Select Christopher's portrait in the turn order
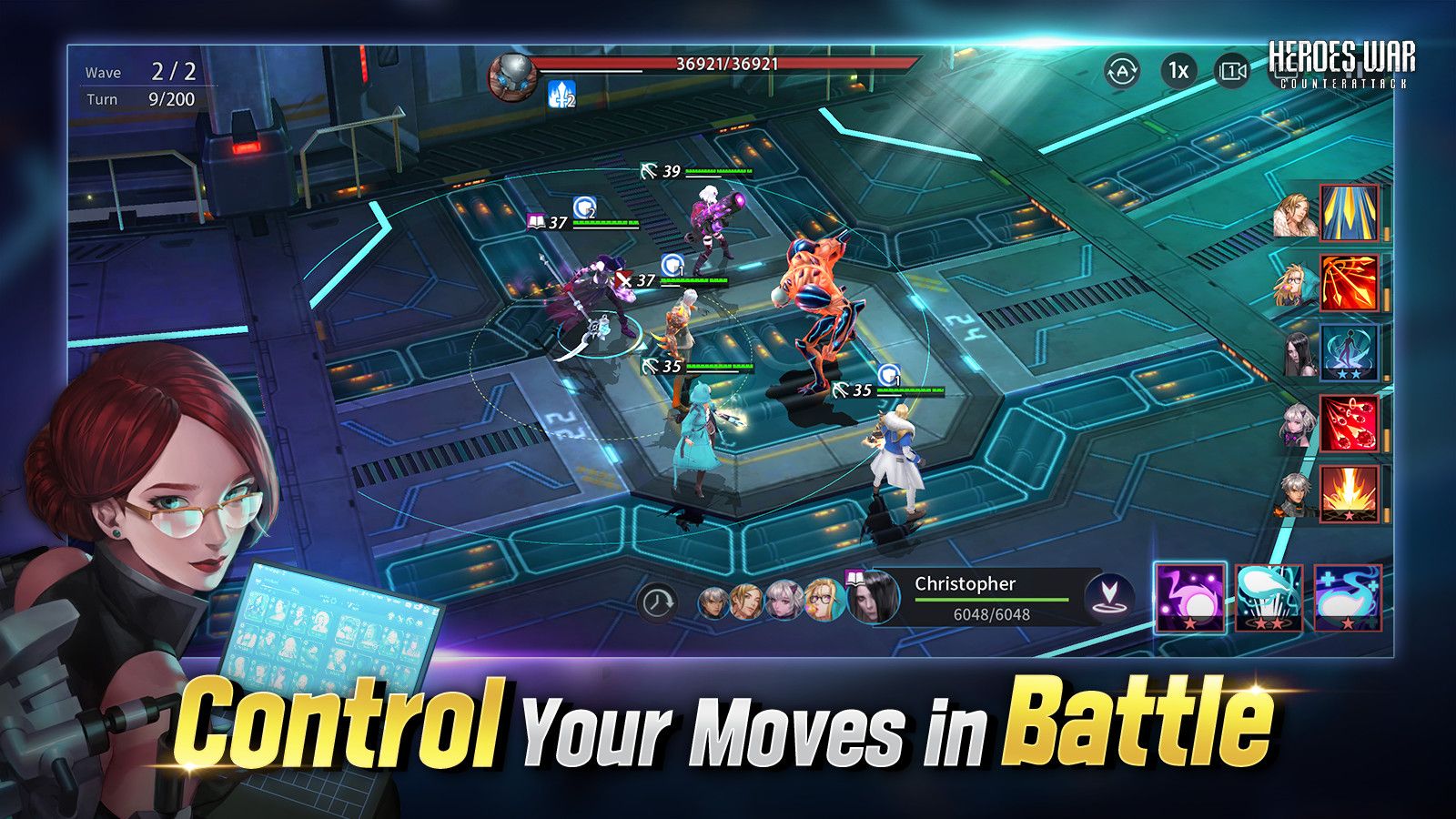 (869, 601)
